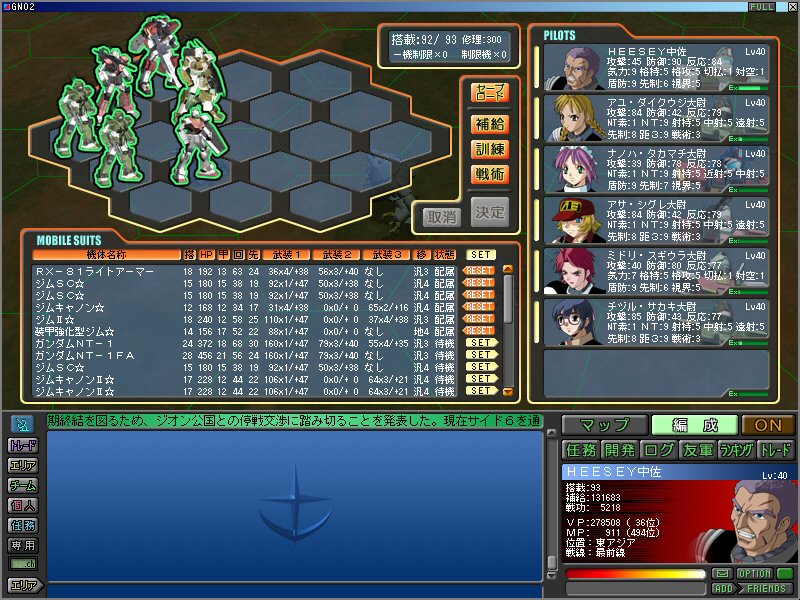Image resolution: width=800 pixels, height=600 pixels.
Task: Set the ガンダムNT-1FA mobile suit
Action: tap(480, 355)
